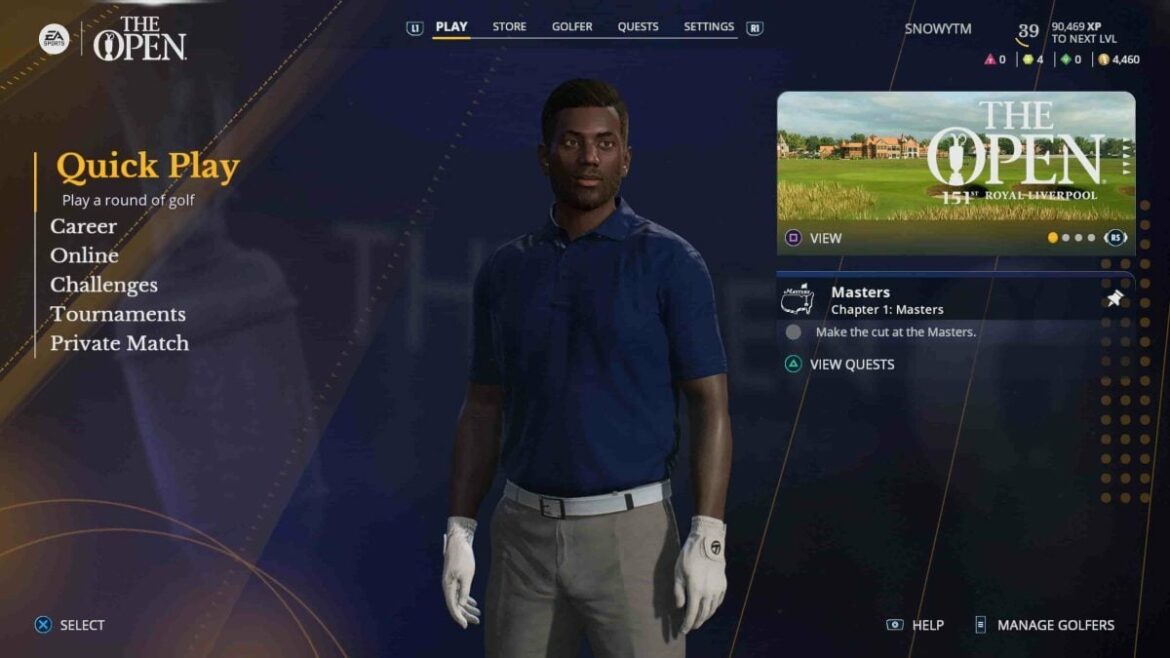The height and width of the screenshot is (658, 1170).
Task: Click The Open Royal Liverpool banner
Action: coord(955,156)
